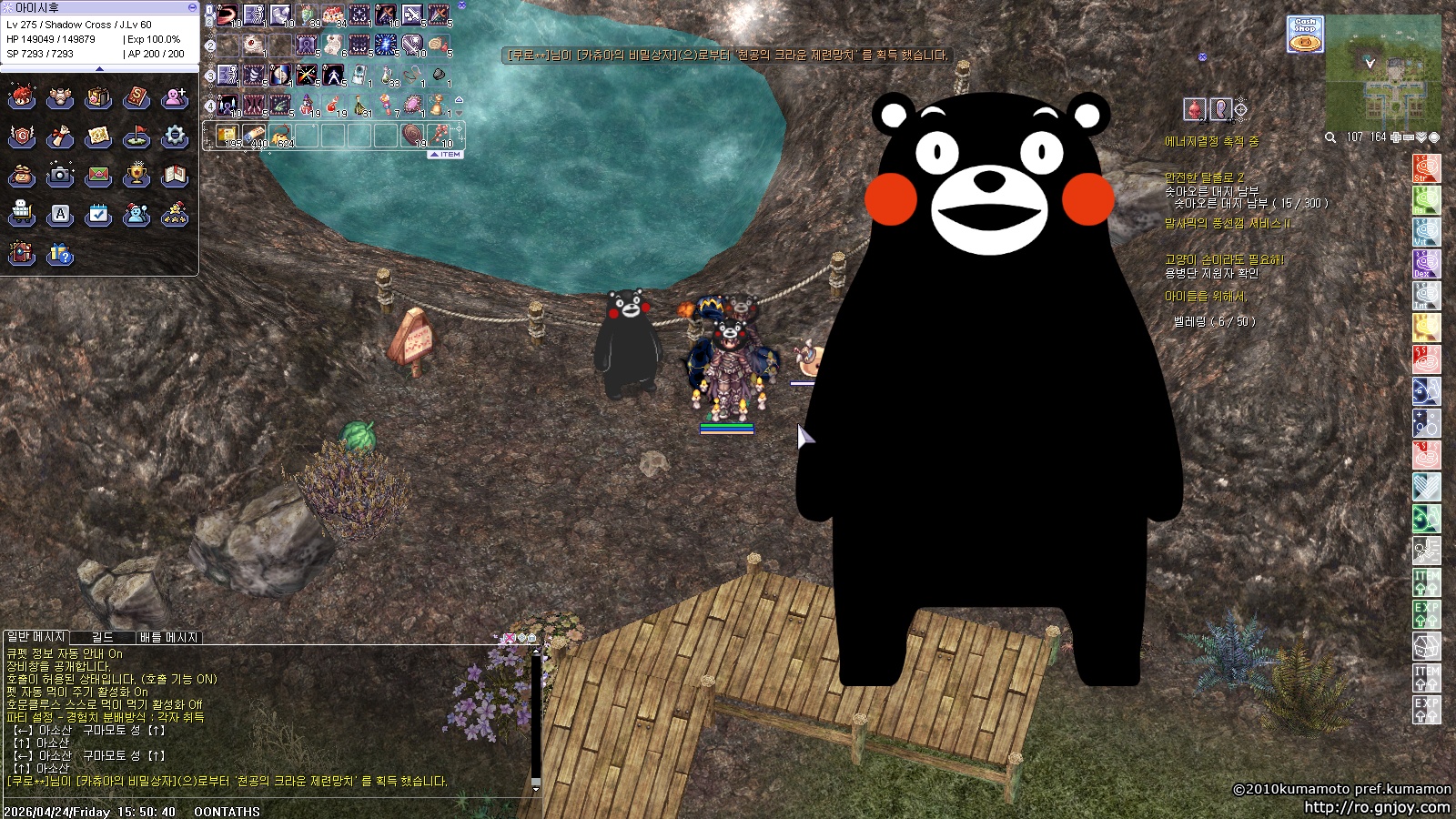The height and width of the screenshot is (819, 1456).
Task: Select the 안전한 탈출로 2 quest entry
Action: coord(1204,177)
